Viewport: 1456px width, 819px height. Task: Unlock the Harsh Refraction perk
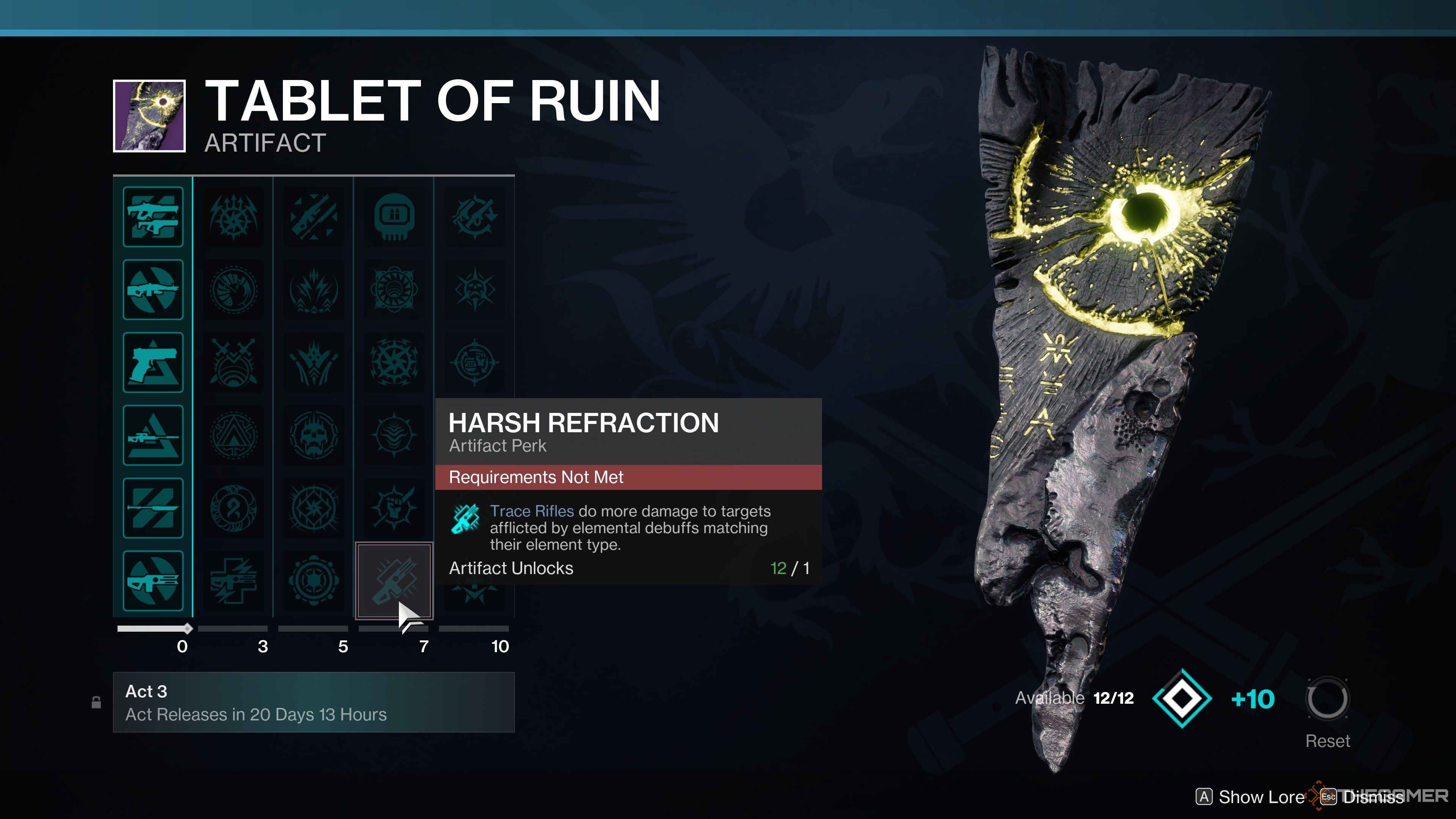[x=394, y=581]
